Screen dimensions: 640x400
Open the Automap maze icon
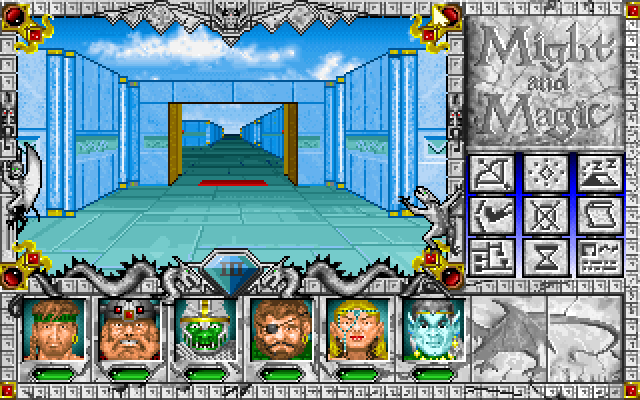pos(490,256)
